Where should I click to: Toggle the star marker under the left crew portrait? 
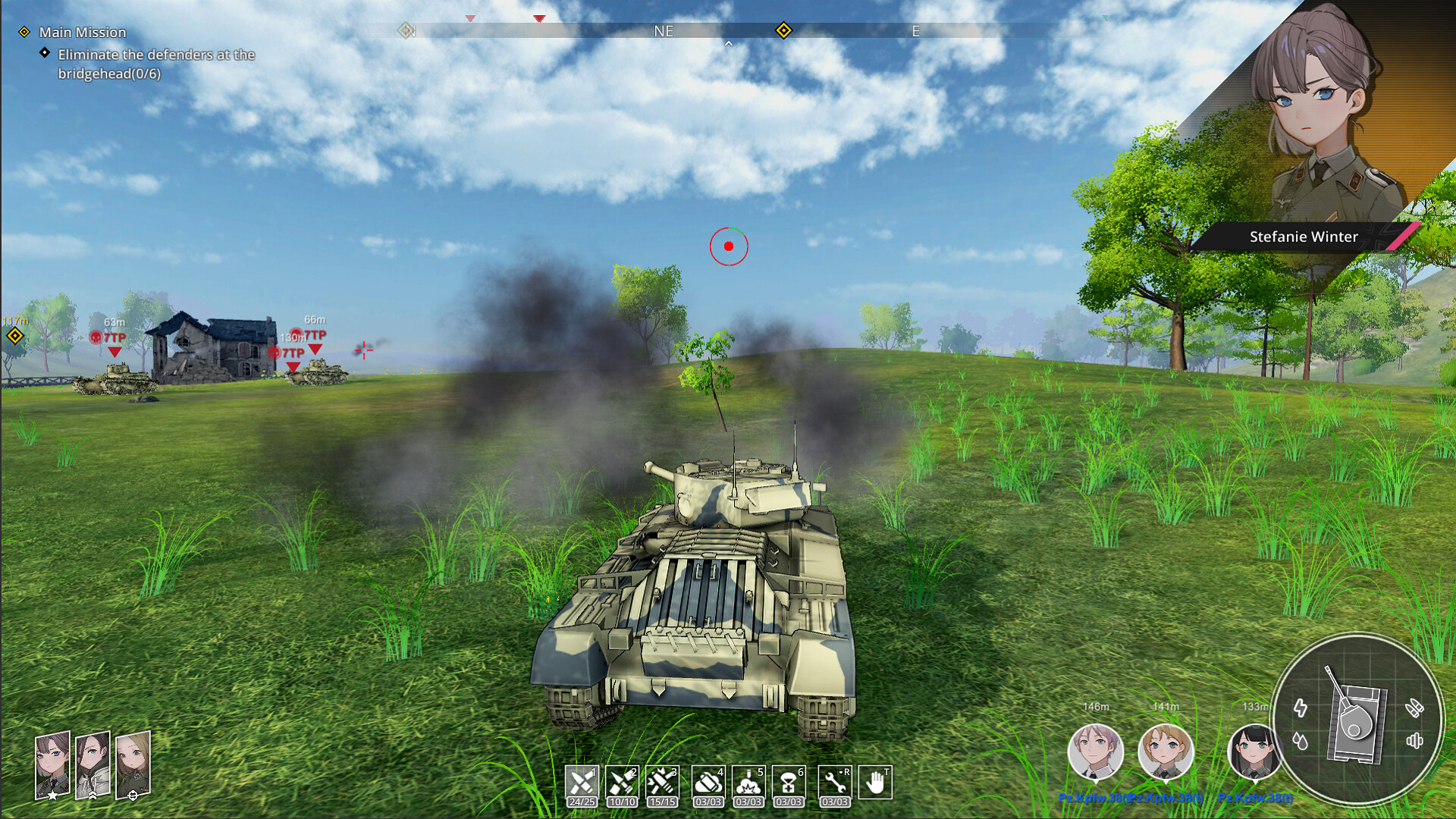click(53, 795)
